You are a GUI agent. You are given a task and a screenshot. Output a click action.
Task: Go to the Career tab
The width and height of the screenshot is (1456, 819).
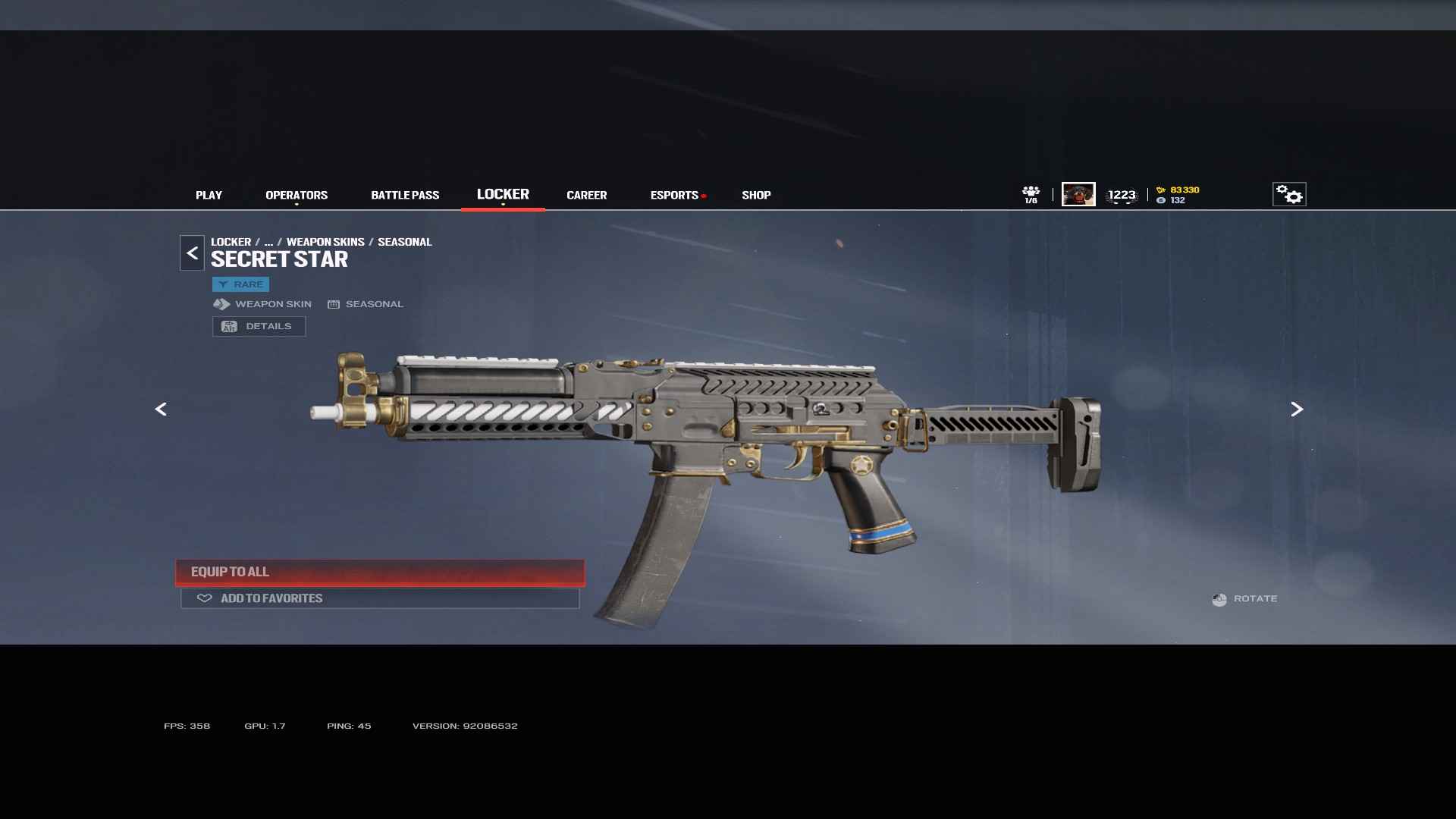[586, 195]
